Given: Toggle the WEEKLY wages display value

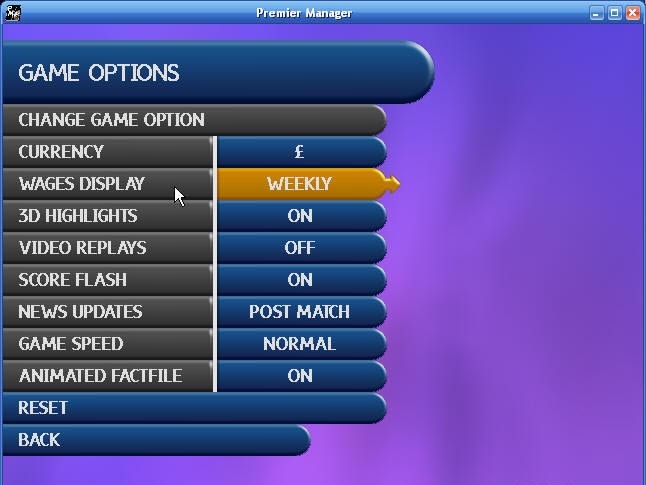Looking at the screenshot, I should [x=299, y=184].
